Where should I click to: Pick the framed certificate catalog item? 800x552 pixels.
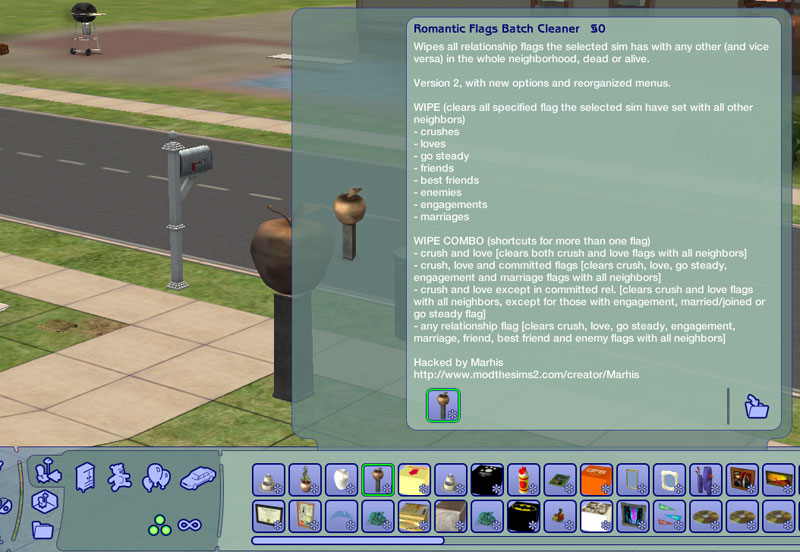[x=268, y=516]
